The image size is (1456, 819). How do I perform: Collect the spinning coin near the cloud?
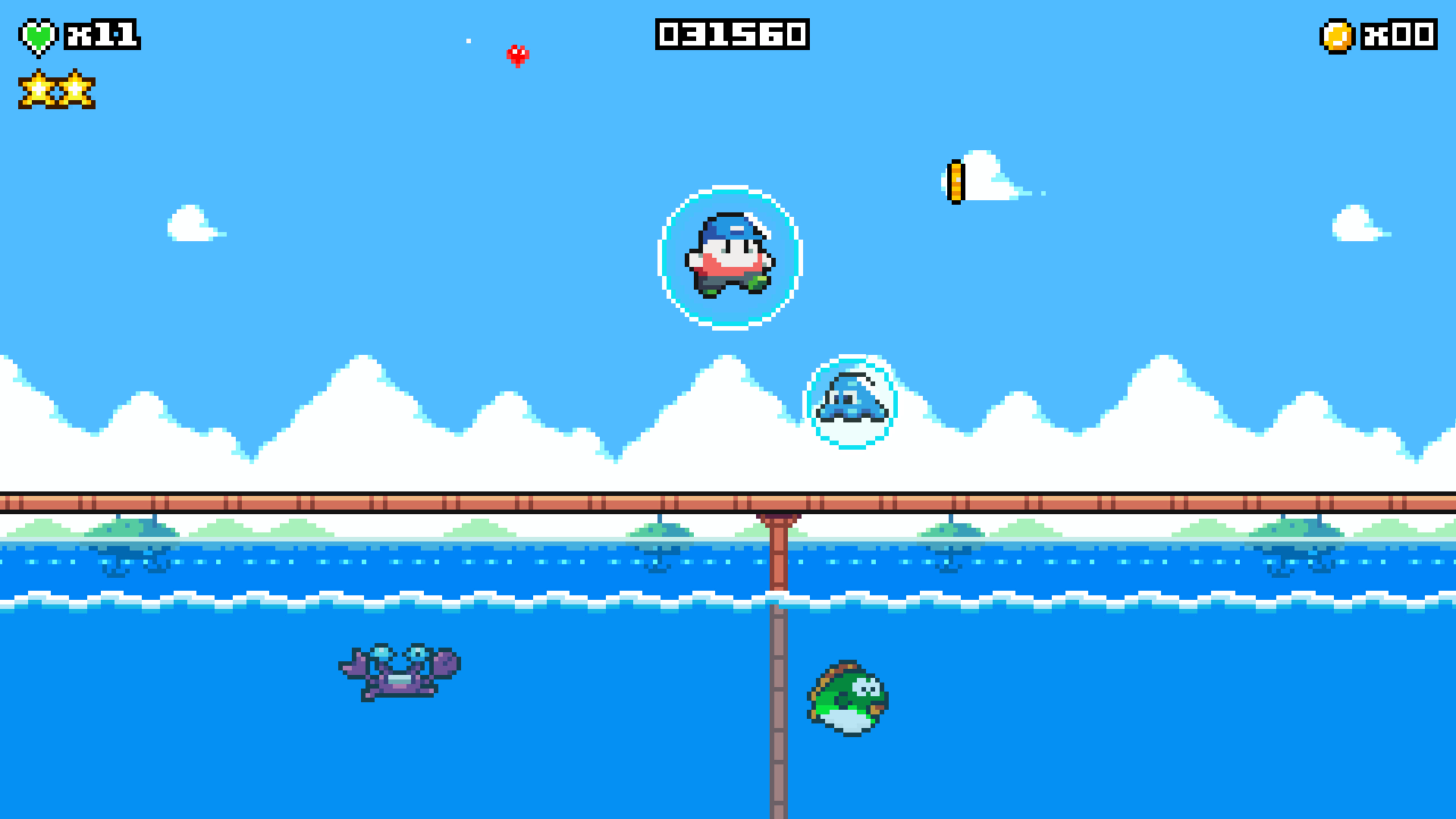[x=957, y=181]
